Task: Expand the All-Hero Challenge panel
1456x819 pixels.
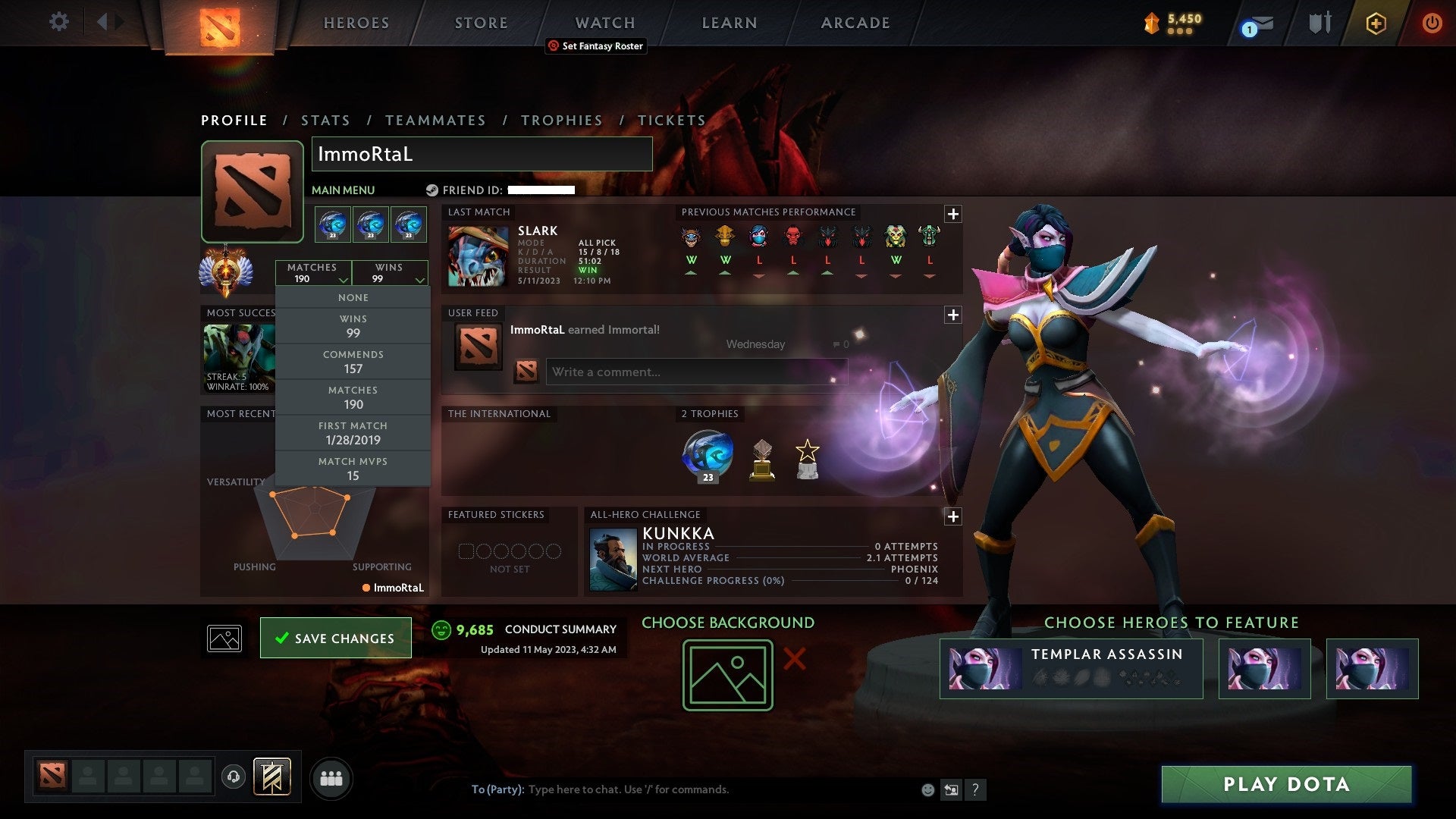Action: point(953,516)
